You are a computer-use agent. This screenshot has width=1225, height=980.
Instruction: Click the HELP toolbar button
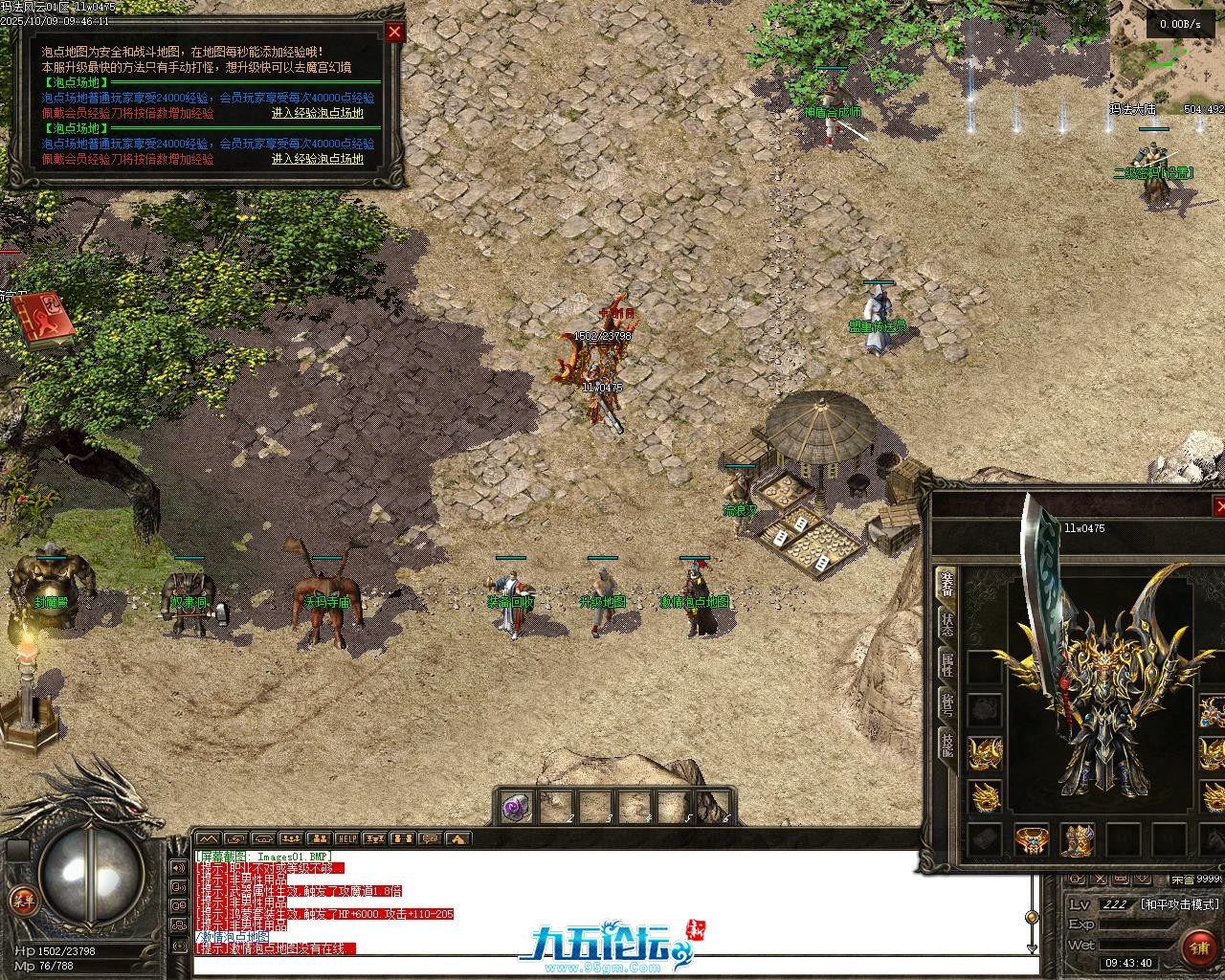(346, 839)
